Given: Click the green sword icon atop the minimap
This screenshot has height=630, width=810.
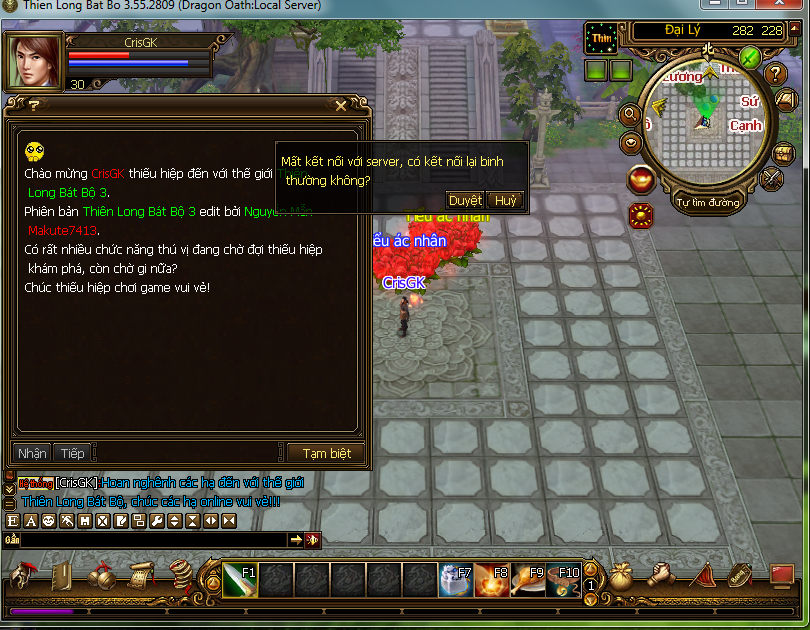Looking at the screenshot, I should [x=749, y=56].
